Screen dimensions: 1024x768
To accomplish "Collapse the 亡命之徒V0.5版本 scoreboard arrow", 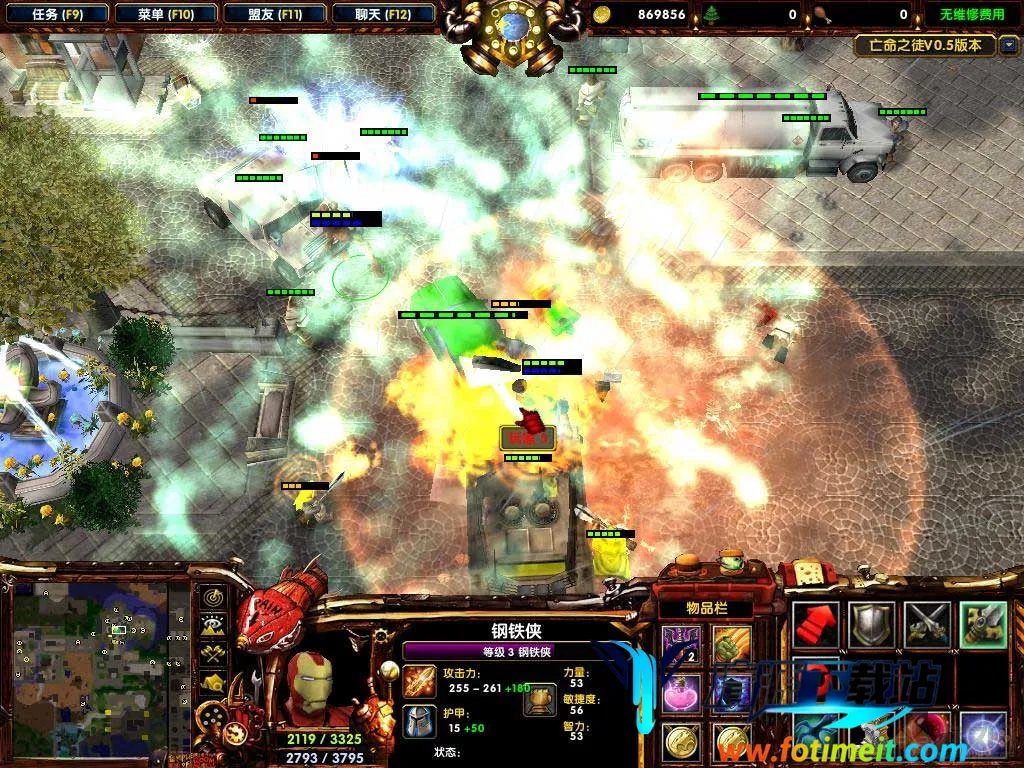I will click(x=1008, y=45).
